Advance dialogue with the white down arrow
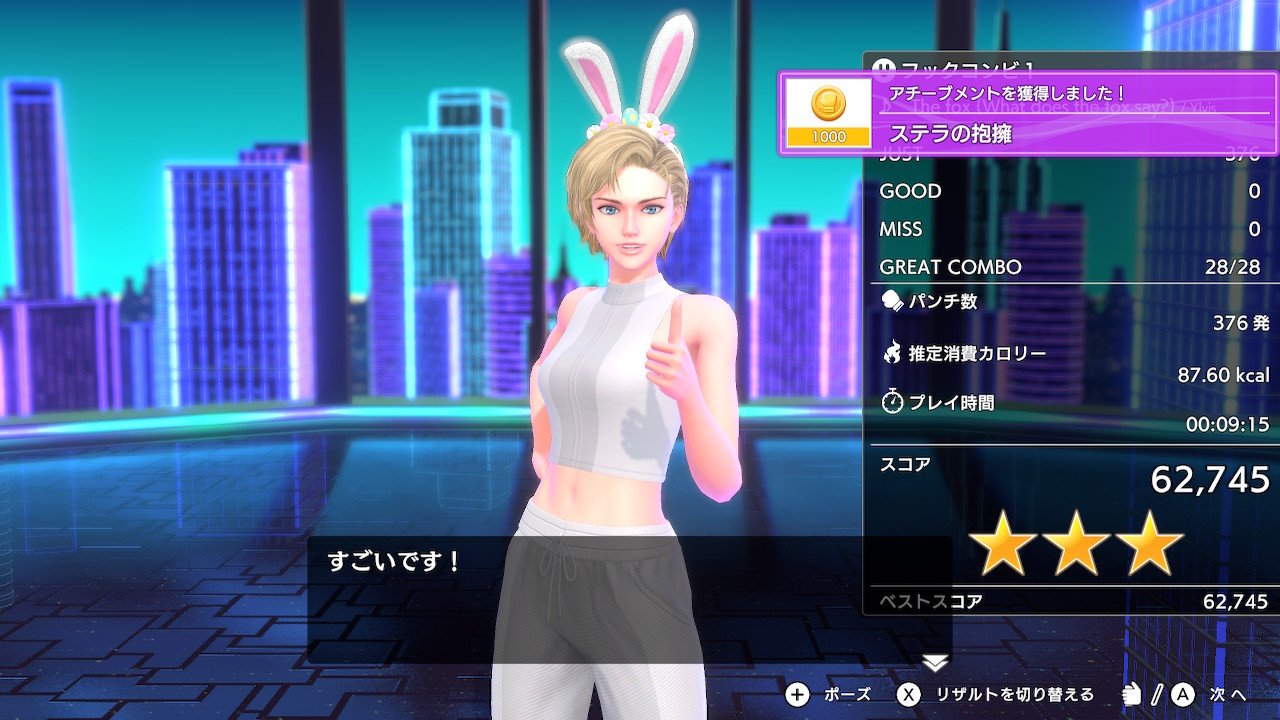The width and height of the screenshot is (1280, 720). pyautogui.click(x=935, y=662)
